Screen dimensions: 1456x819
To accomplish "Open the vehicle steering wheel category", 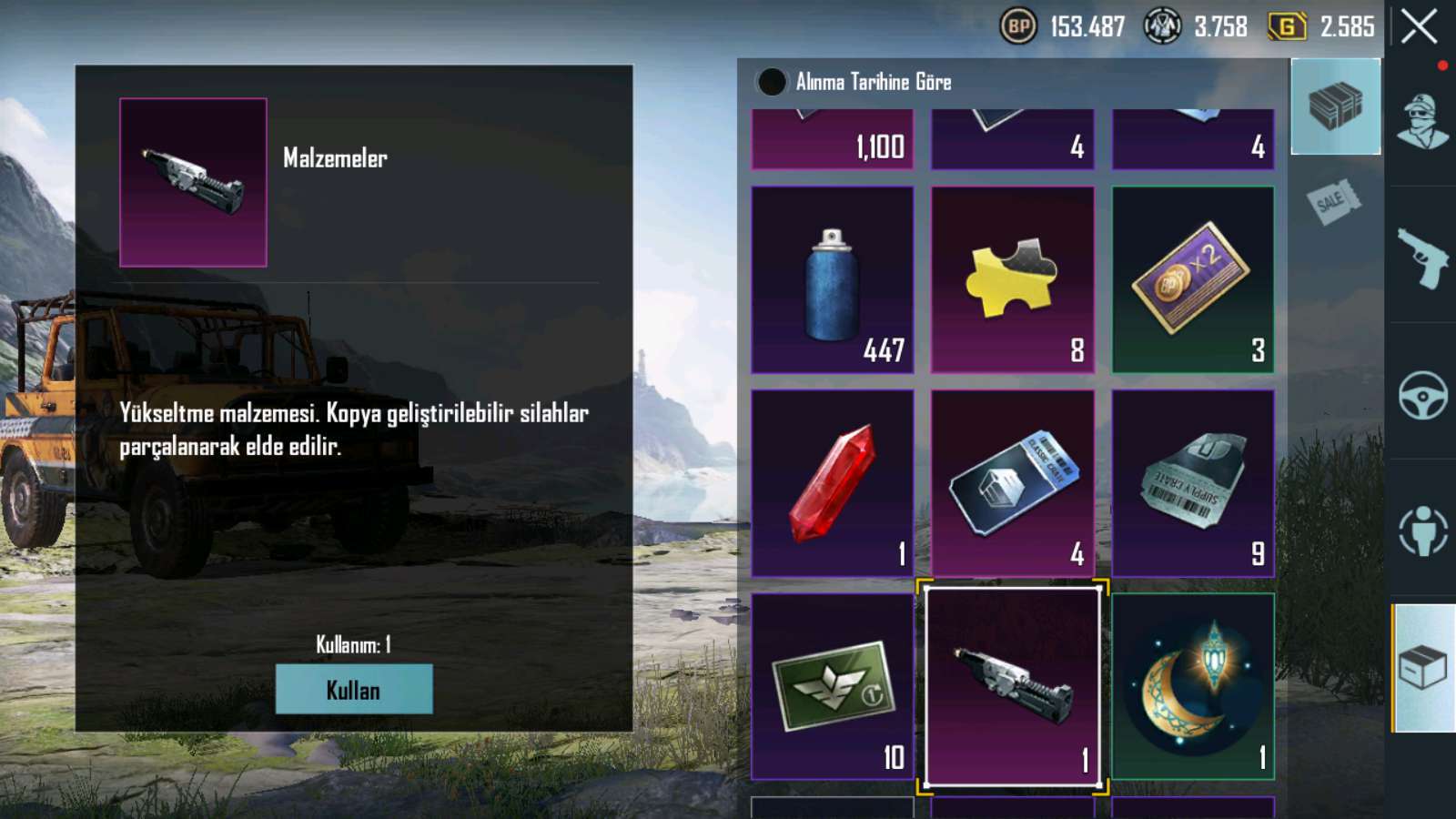I will pyautogui.click(x=1422, y=395).
